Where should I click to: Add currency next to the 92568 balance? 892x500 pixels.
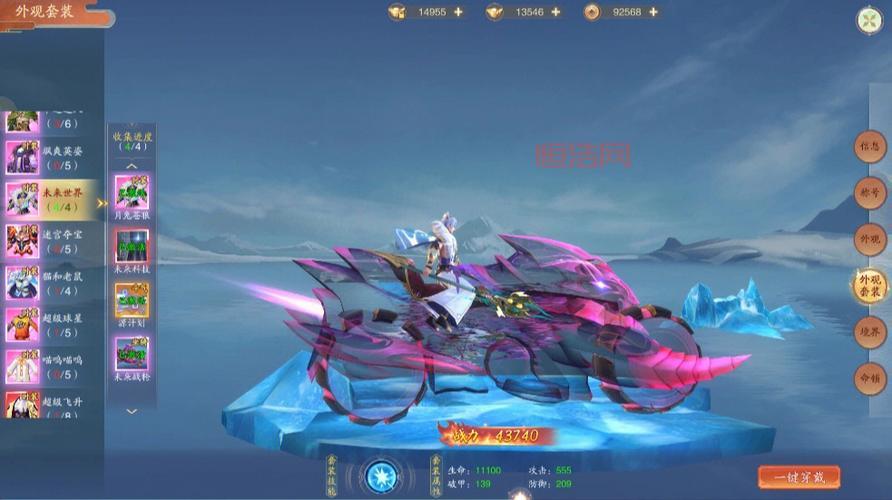pyautogui.click(x=653, y=12)
